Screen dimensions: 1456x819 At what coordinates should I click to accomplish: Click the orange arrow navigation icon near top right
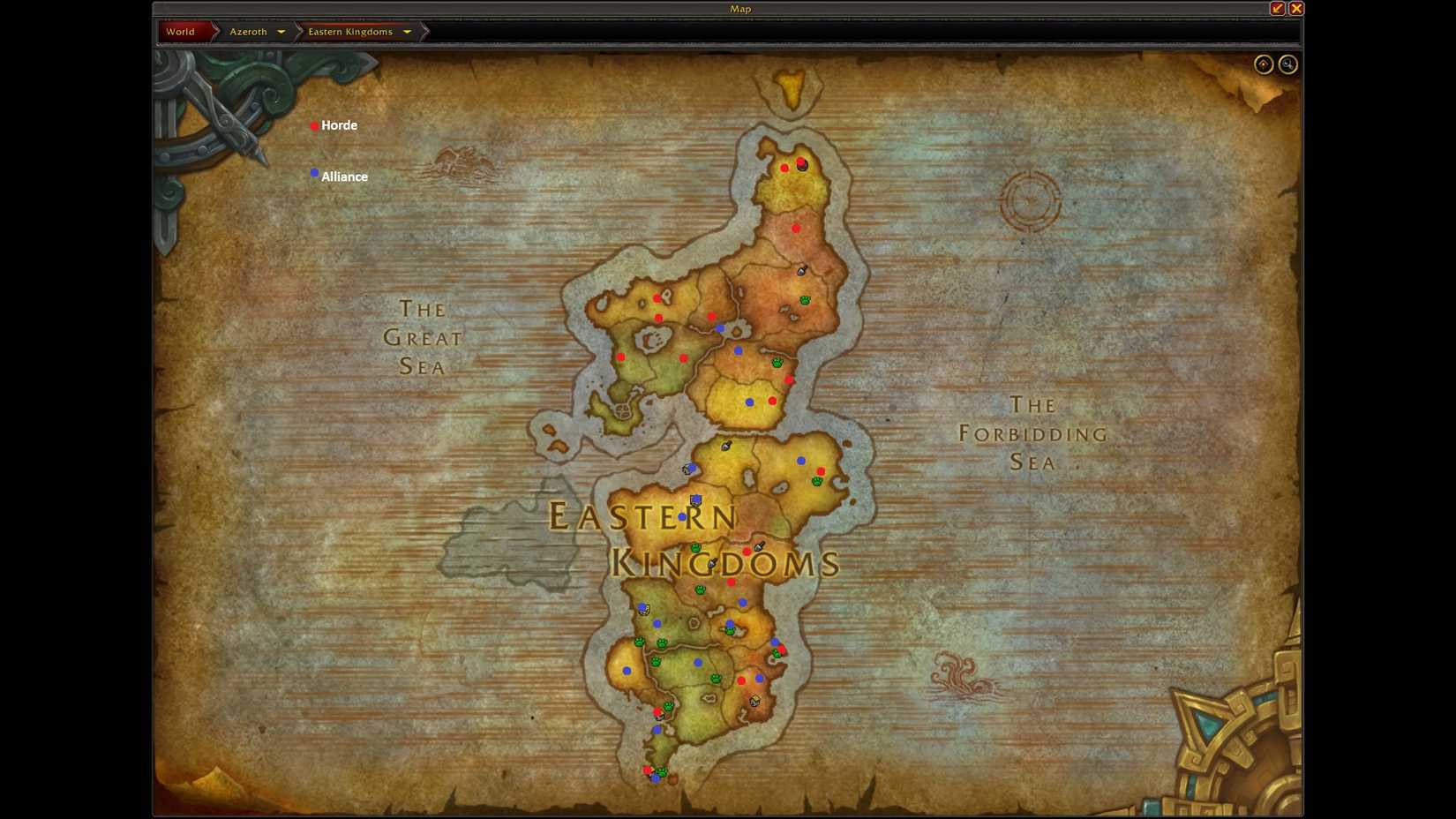click(1264, 64)
